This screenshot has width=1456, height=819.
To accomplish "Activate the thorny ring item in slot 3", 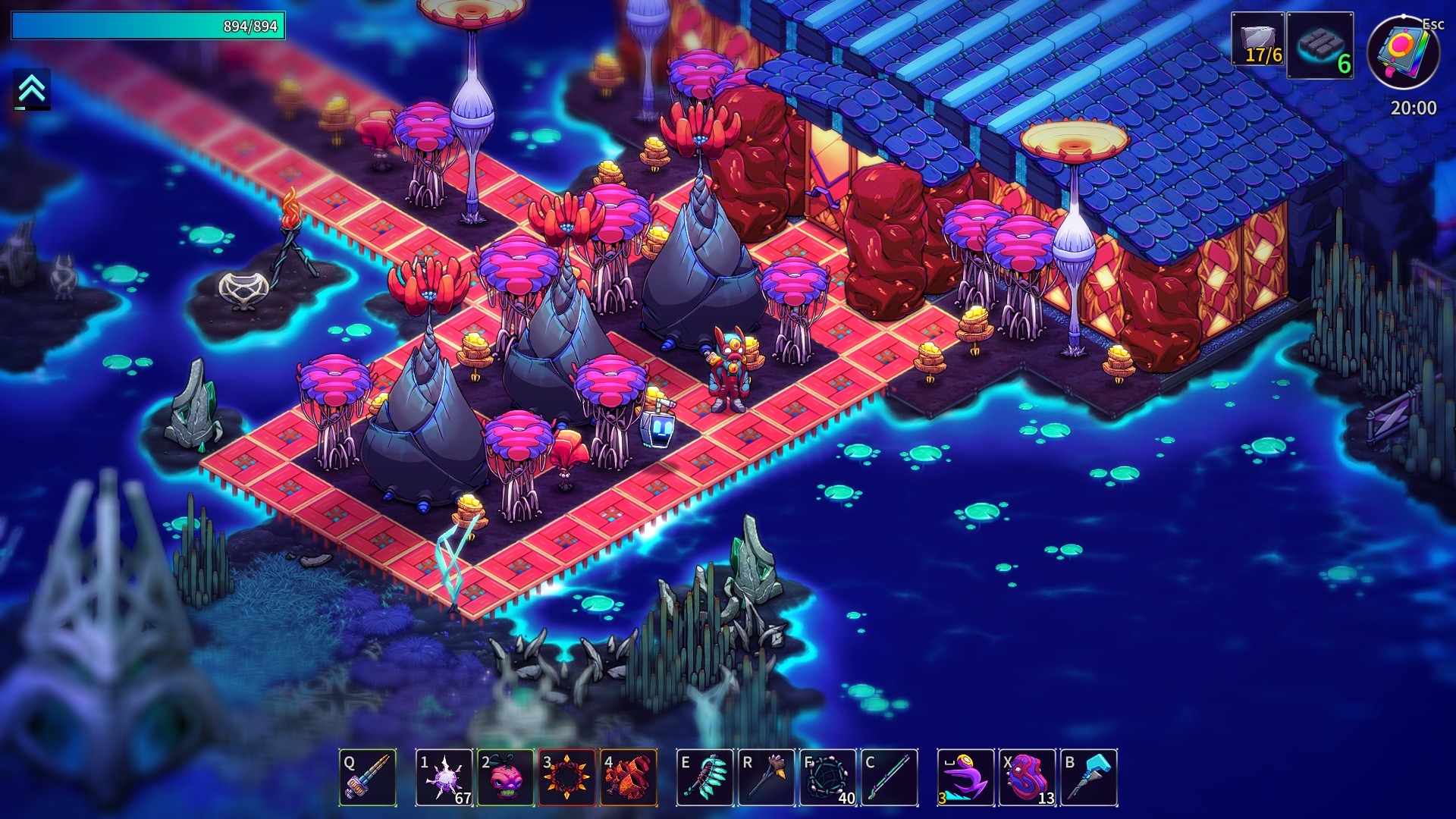I will click(x=566, y=777).
